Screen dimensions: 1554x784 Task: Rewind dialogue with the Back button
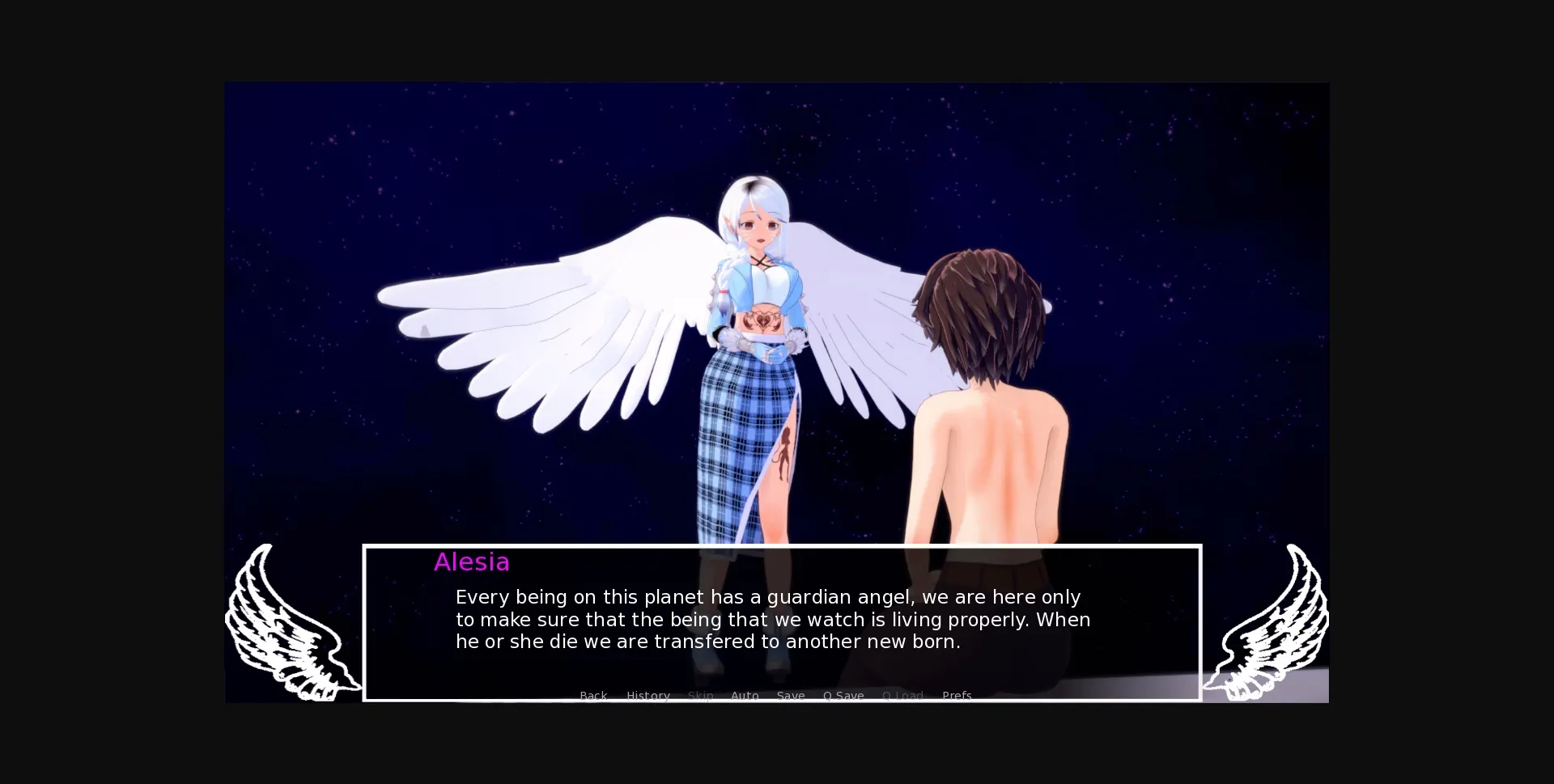[x=593, y=696]
